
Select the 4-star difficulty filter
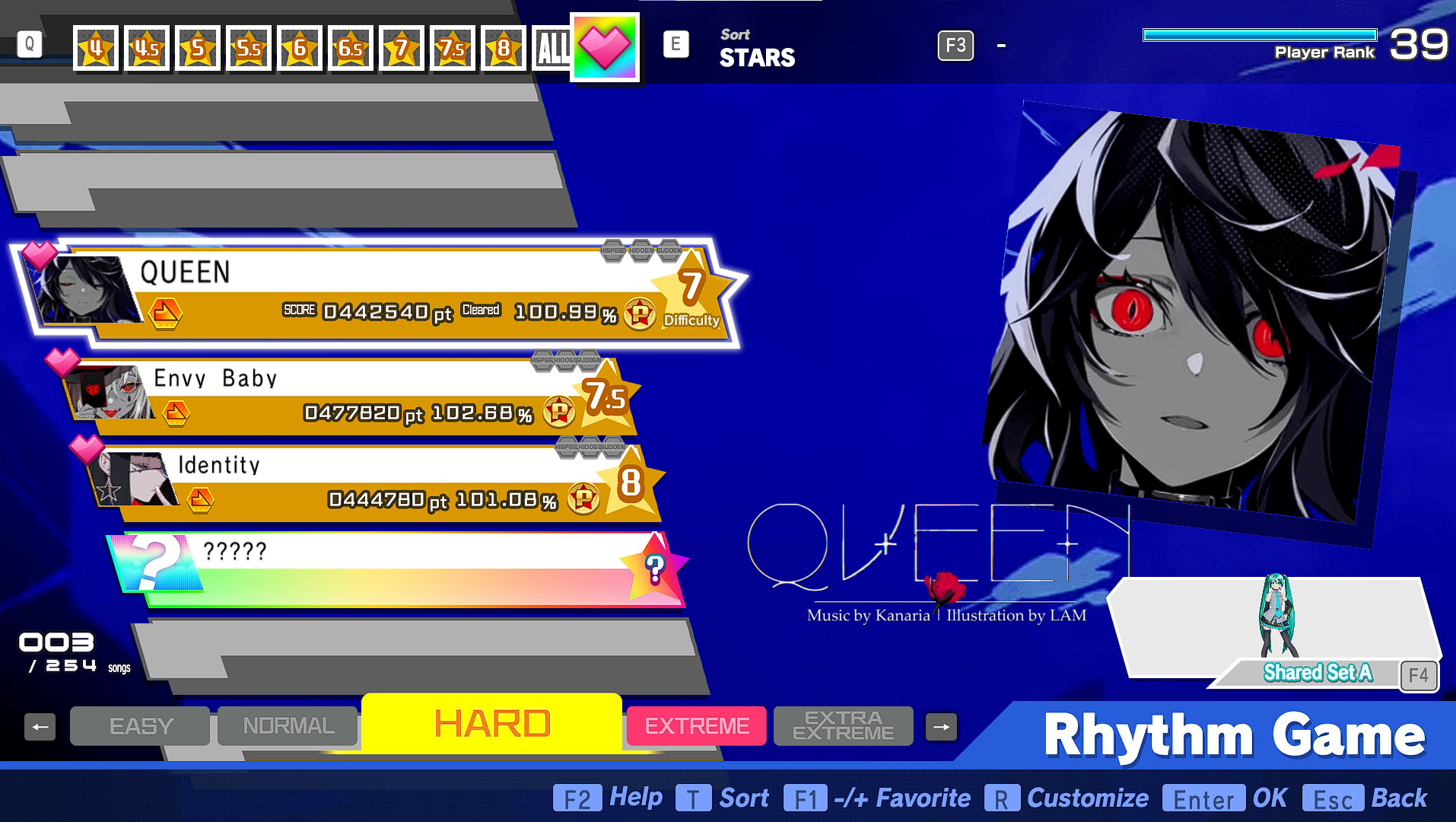coord(94,46)
